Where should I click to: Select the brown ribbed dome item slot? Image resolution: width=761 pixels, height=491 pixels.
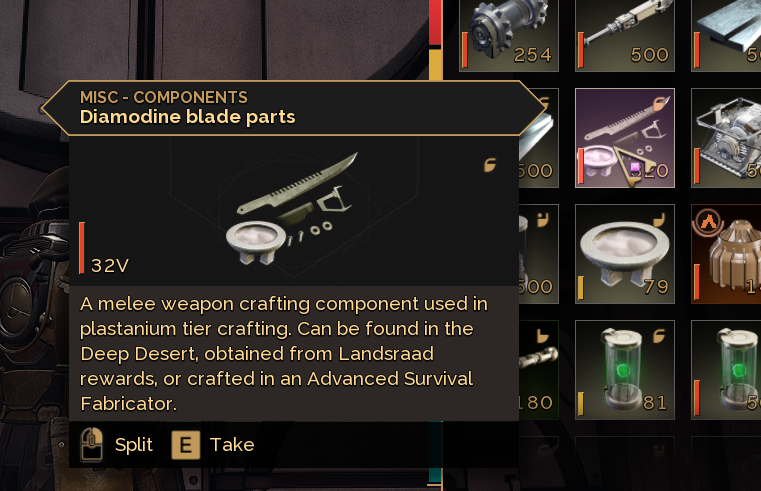[x=727, y=253]
